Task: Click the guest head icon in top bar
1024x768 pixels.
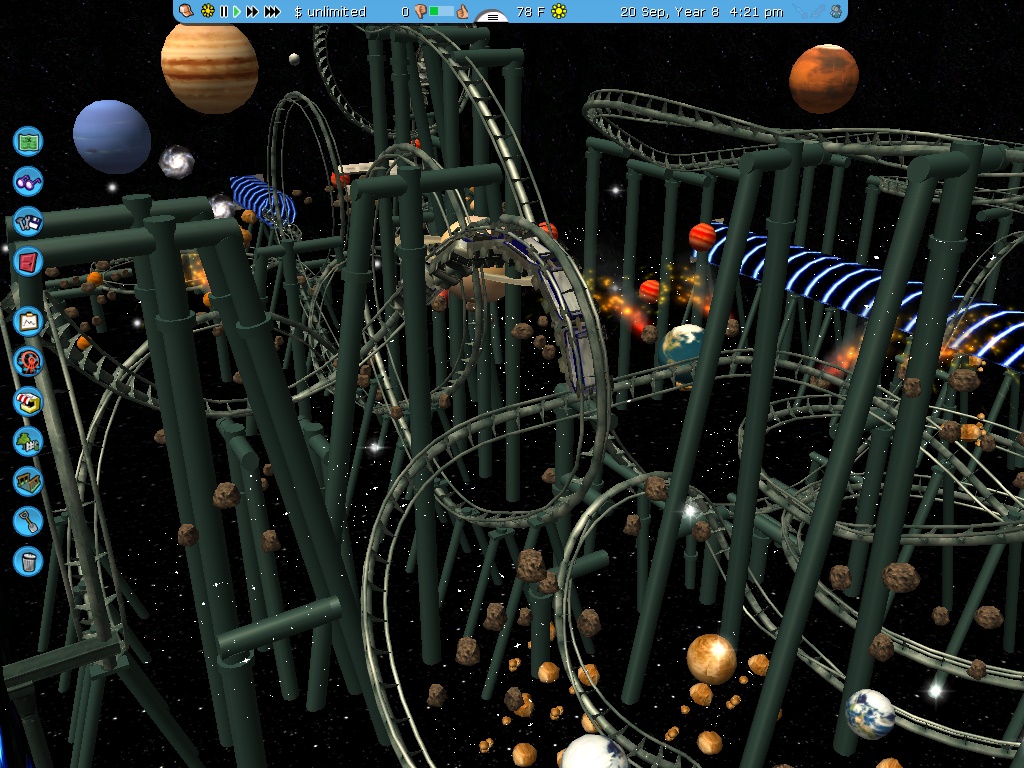Action: pyautogui.click(x=187, y=11)
